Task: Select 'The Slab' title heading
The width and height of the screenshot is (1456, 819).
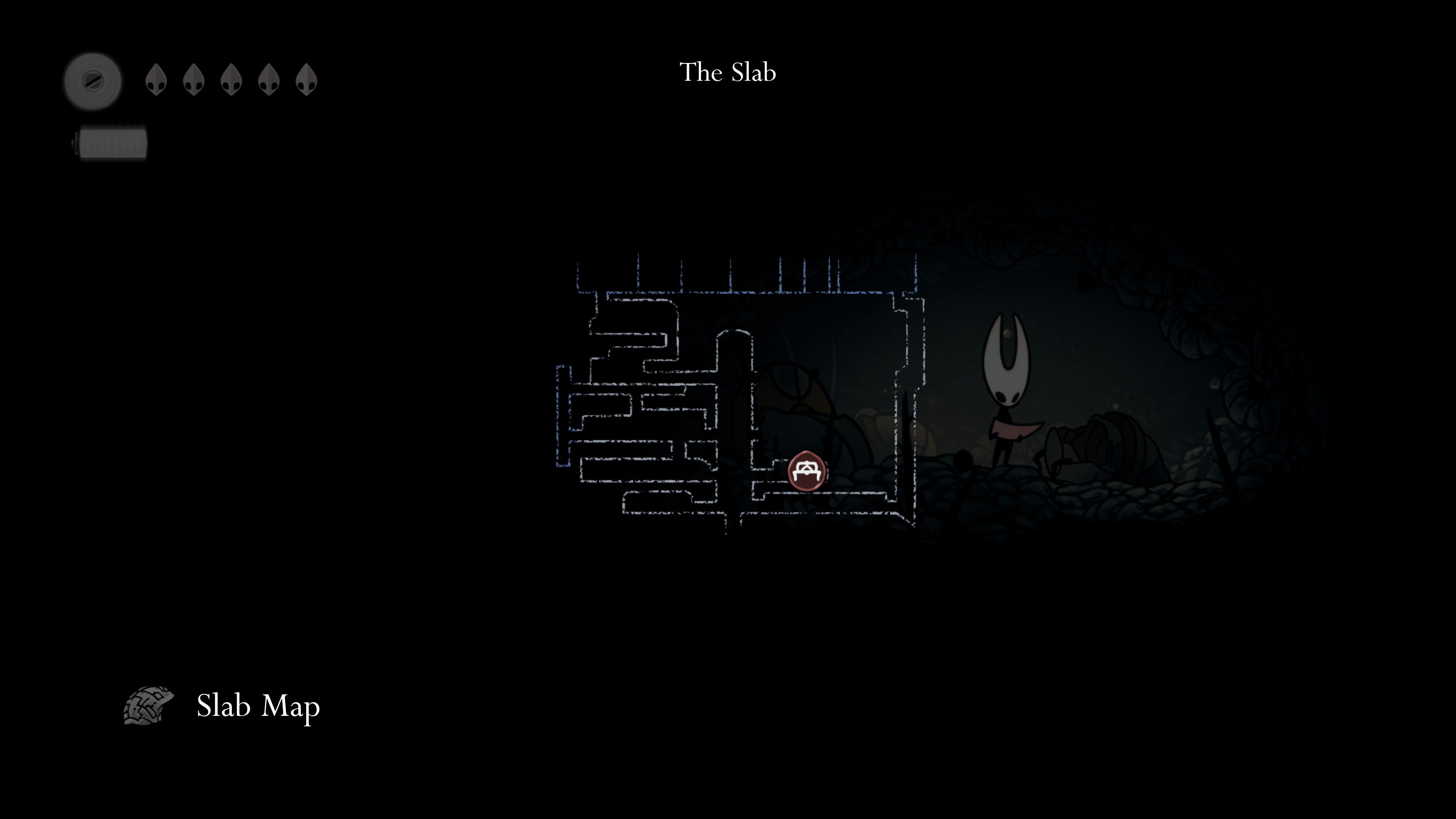Action: tap(728, 72)
